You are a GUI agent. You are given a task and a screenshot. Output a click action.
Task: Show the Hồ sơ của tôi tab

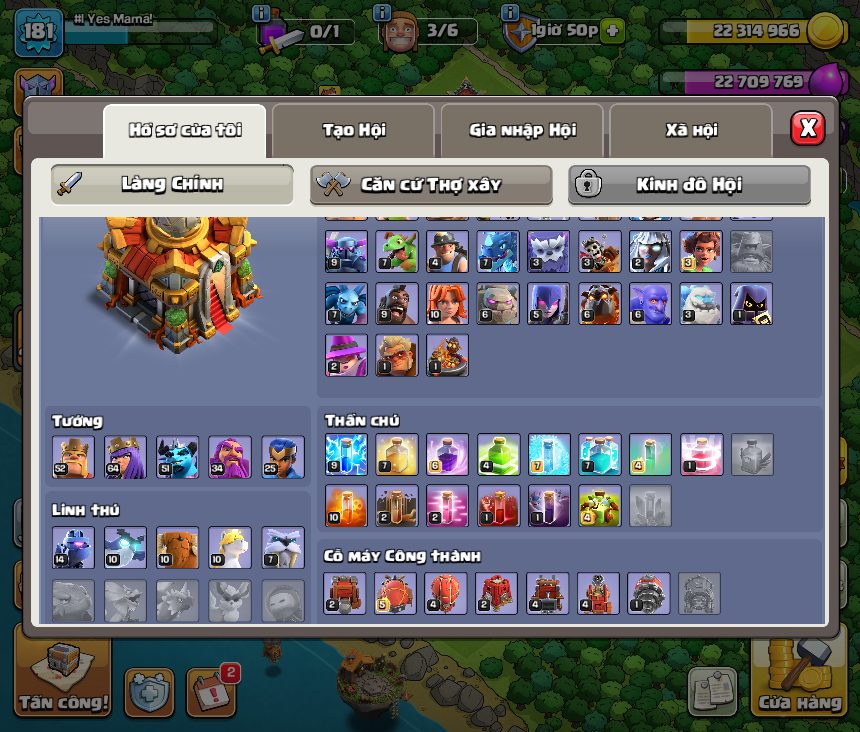[184, 130]
